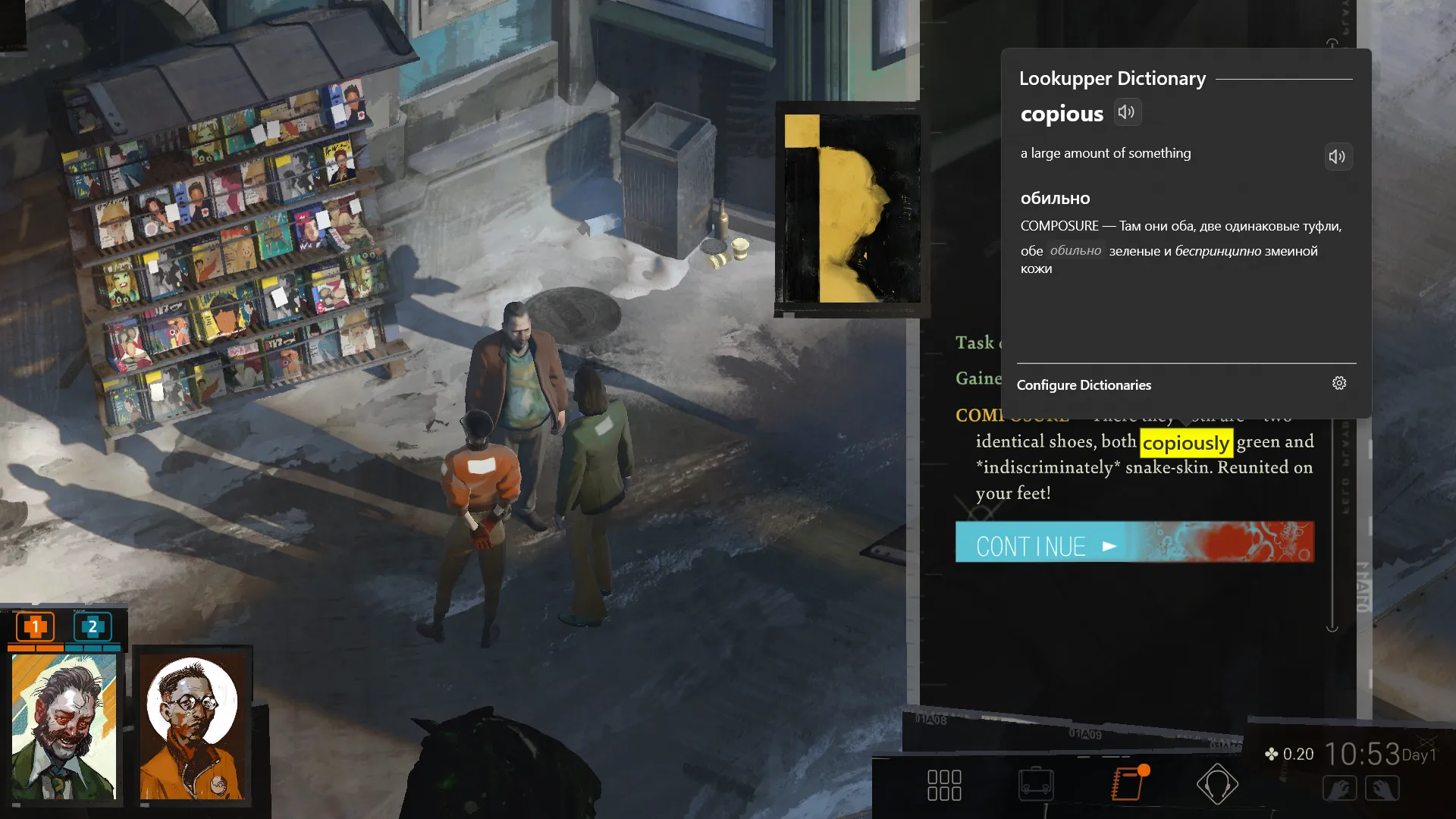Open Configure Dictionaries
1456x819 pixels.
click(1084, 385)
